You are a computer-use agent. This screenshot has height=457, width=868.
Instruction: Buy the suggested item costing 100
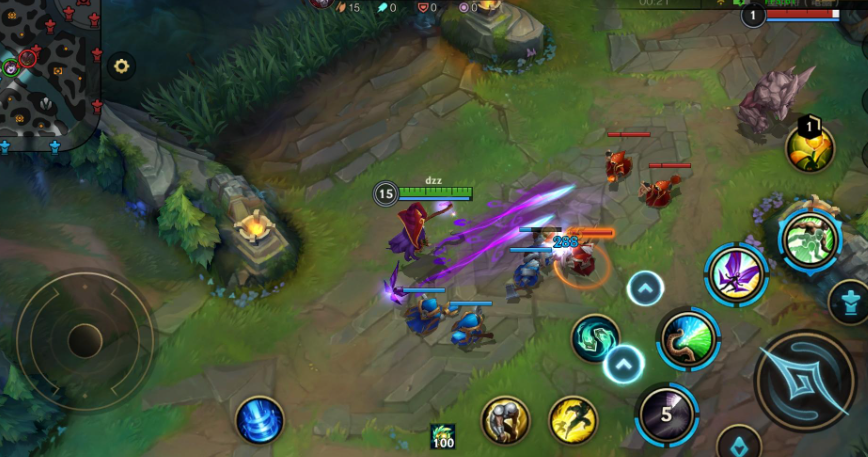(x=443, y=436)
